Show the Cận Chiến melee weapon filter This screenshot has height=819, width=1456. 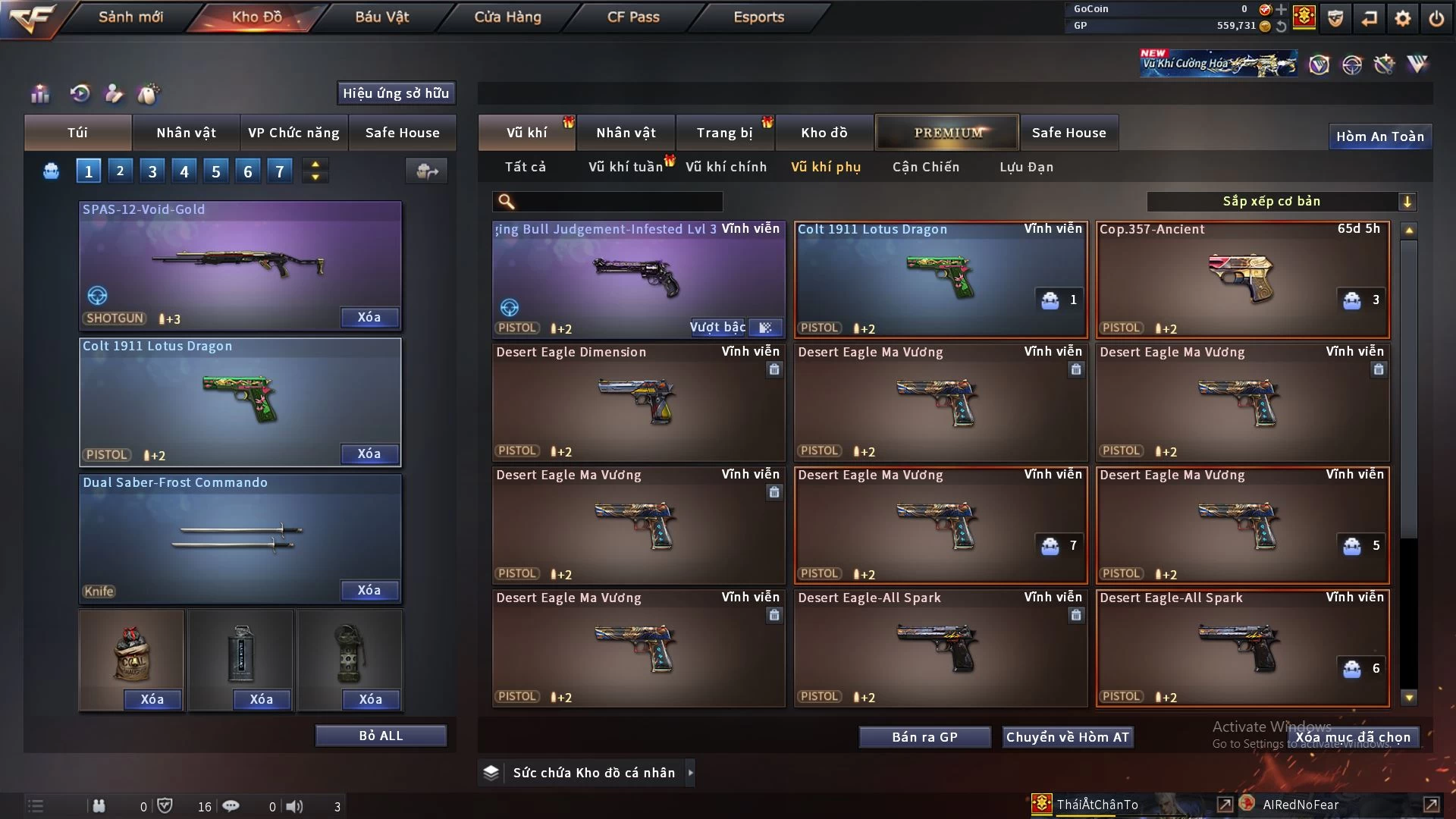[x=925, y=167]
